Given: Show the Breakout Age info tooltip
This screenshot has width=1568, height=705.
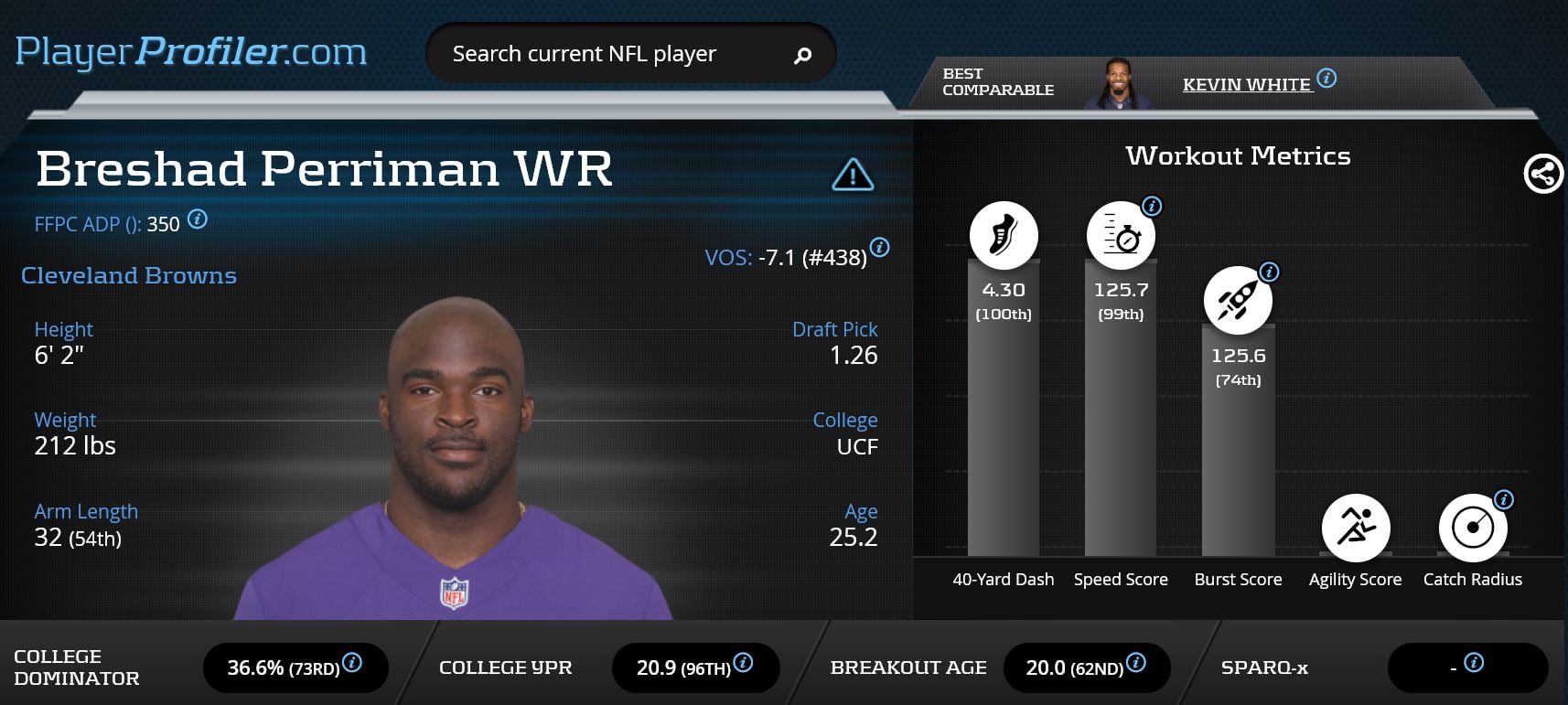Looking at the screenshot, I should [x=1135, y=663].
